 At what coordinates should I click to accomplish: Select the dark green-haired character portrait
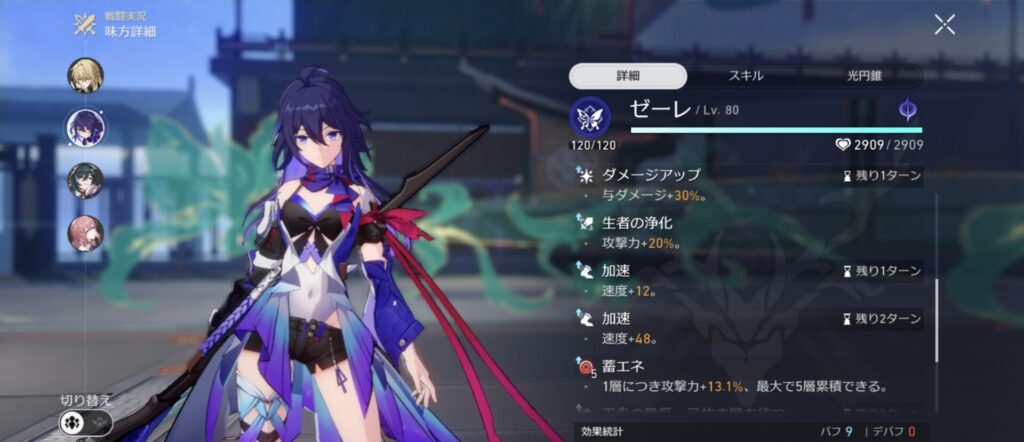point(85,180)
